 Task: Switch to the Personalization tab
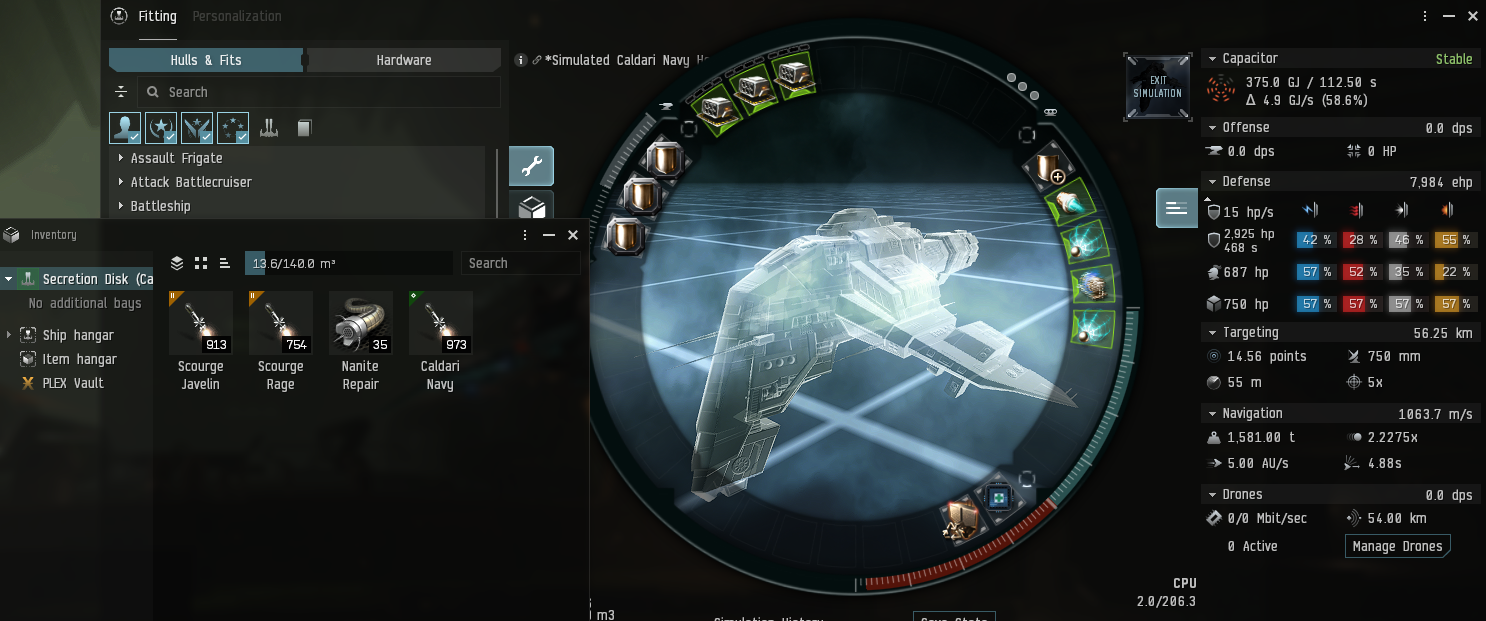[x=236, y=16]
